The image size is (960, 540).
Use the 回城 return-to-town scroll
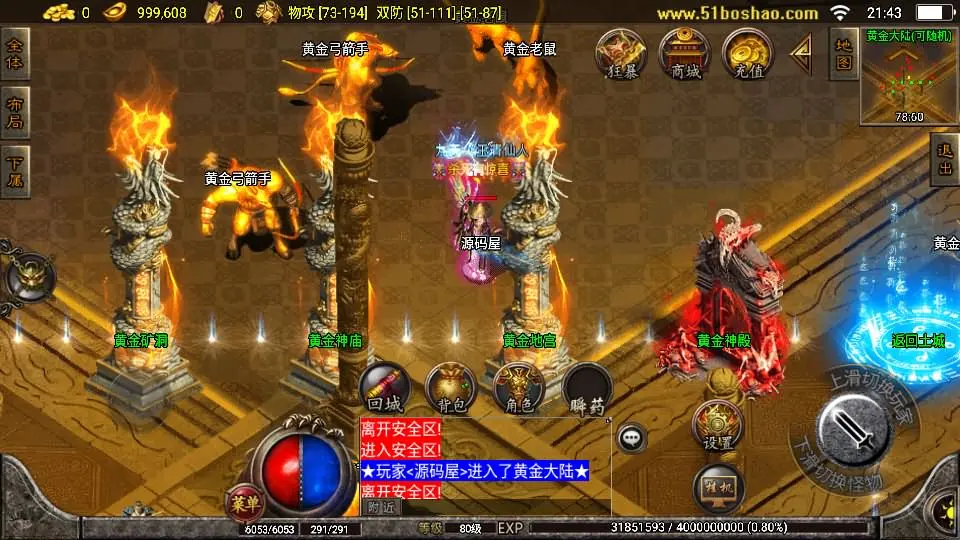(x=385, y=388)
